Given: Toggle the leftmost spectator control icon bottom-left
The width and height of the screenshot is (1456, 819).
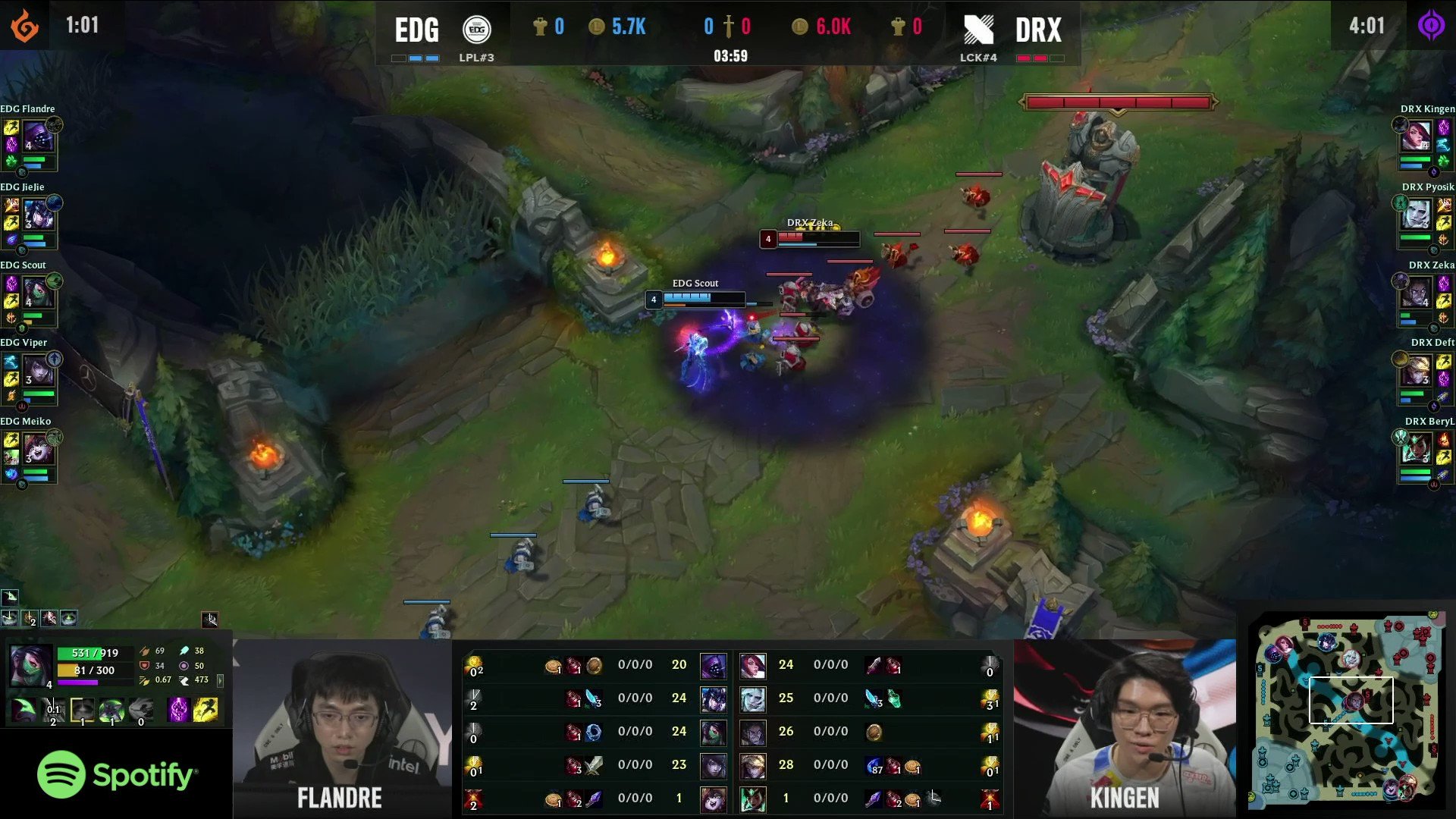Looking at the screenshot, I should click(11, 618).
